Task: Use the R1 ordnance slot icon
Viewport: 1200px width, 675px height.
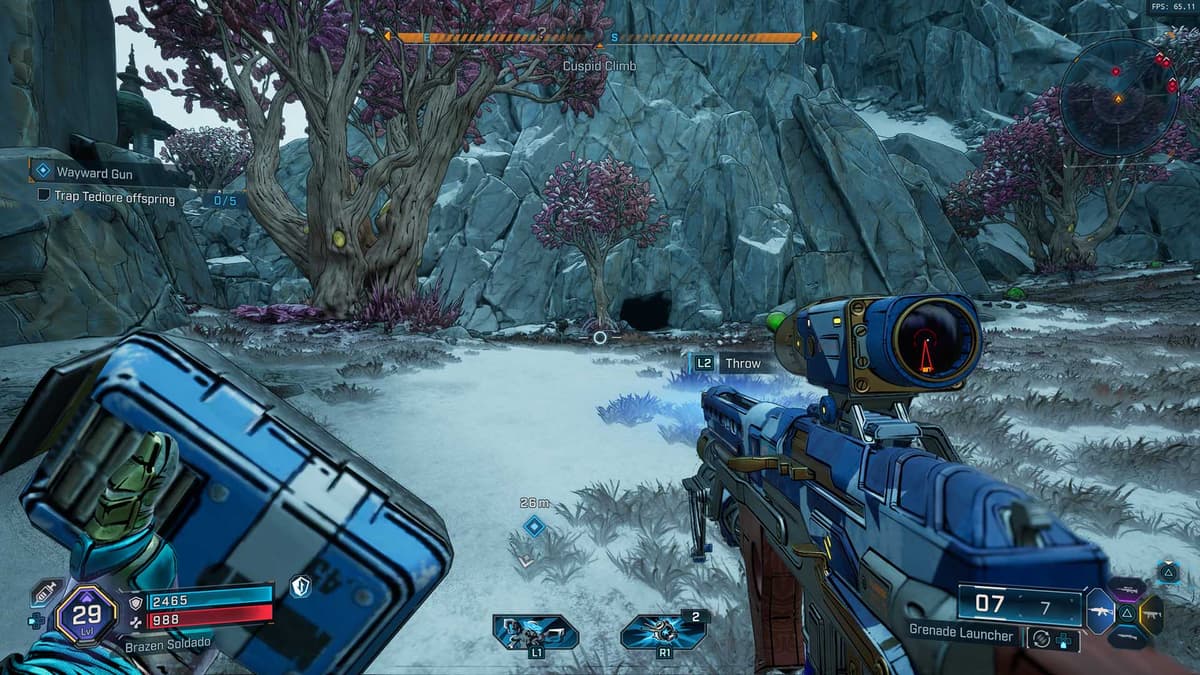Action: tap(660, 632)
